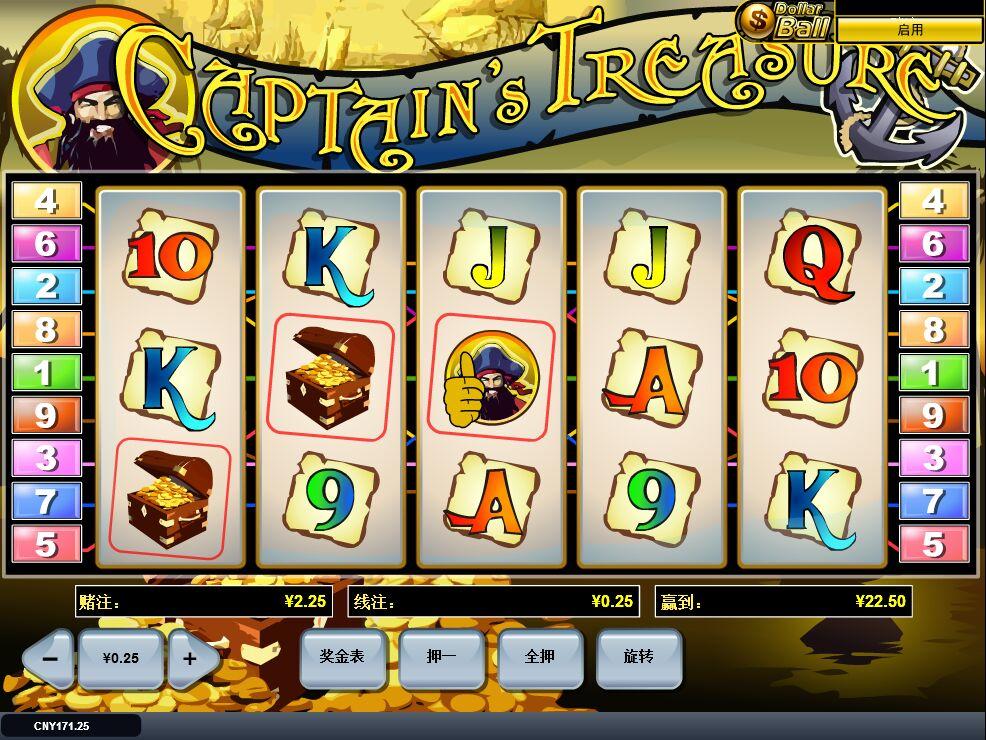This screenshot has height=740, width=986.
Task: Select the 全押 bet max button
Action: 540,657
